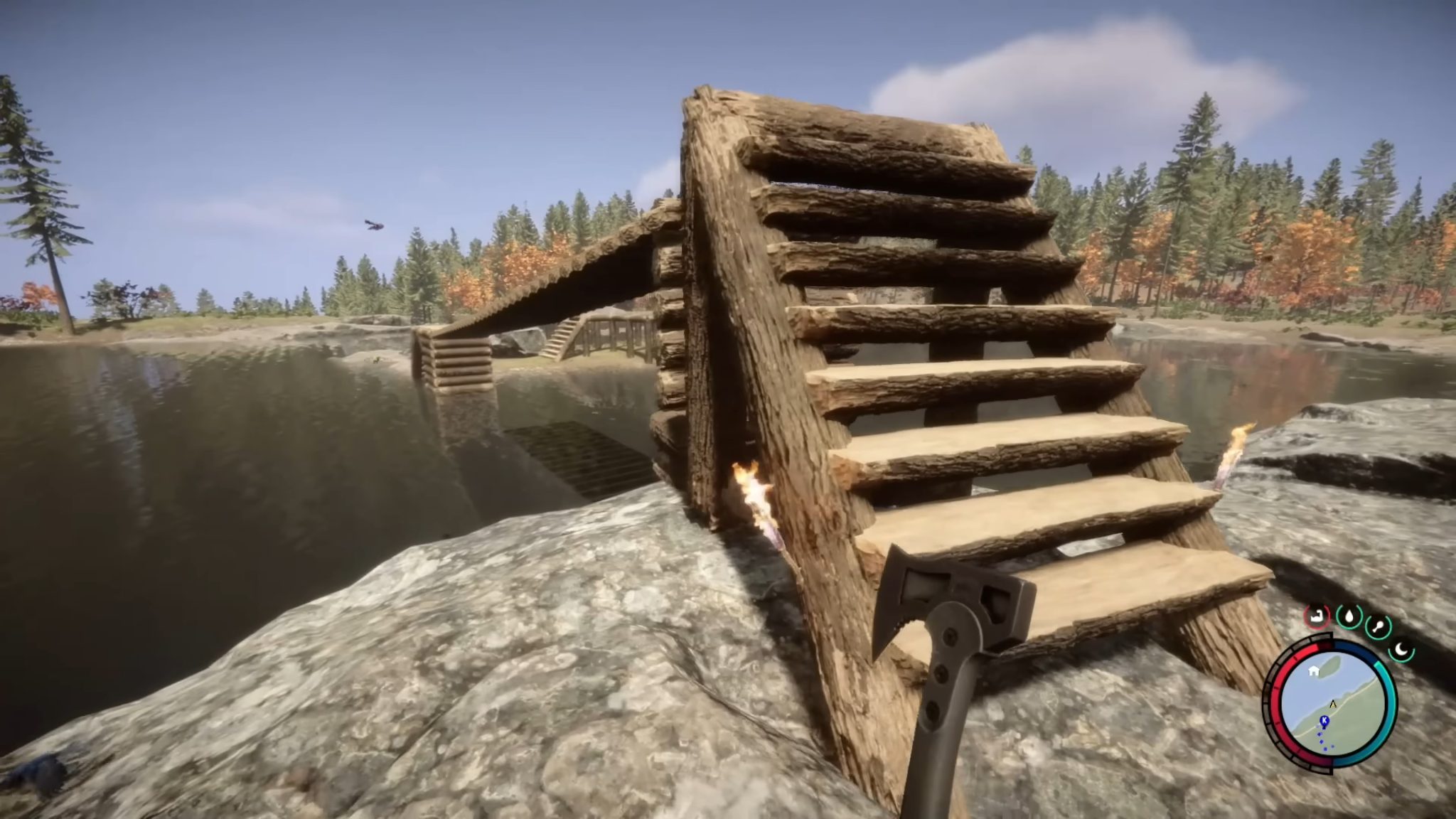Click the blue K marker on the minimap
1456x819 pixels.
1324,720
